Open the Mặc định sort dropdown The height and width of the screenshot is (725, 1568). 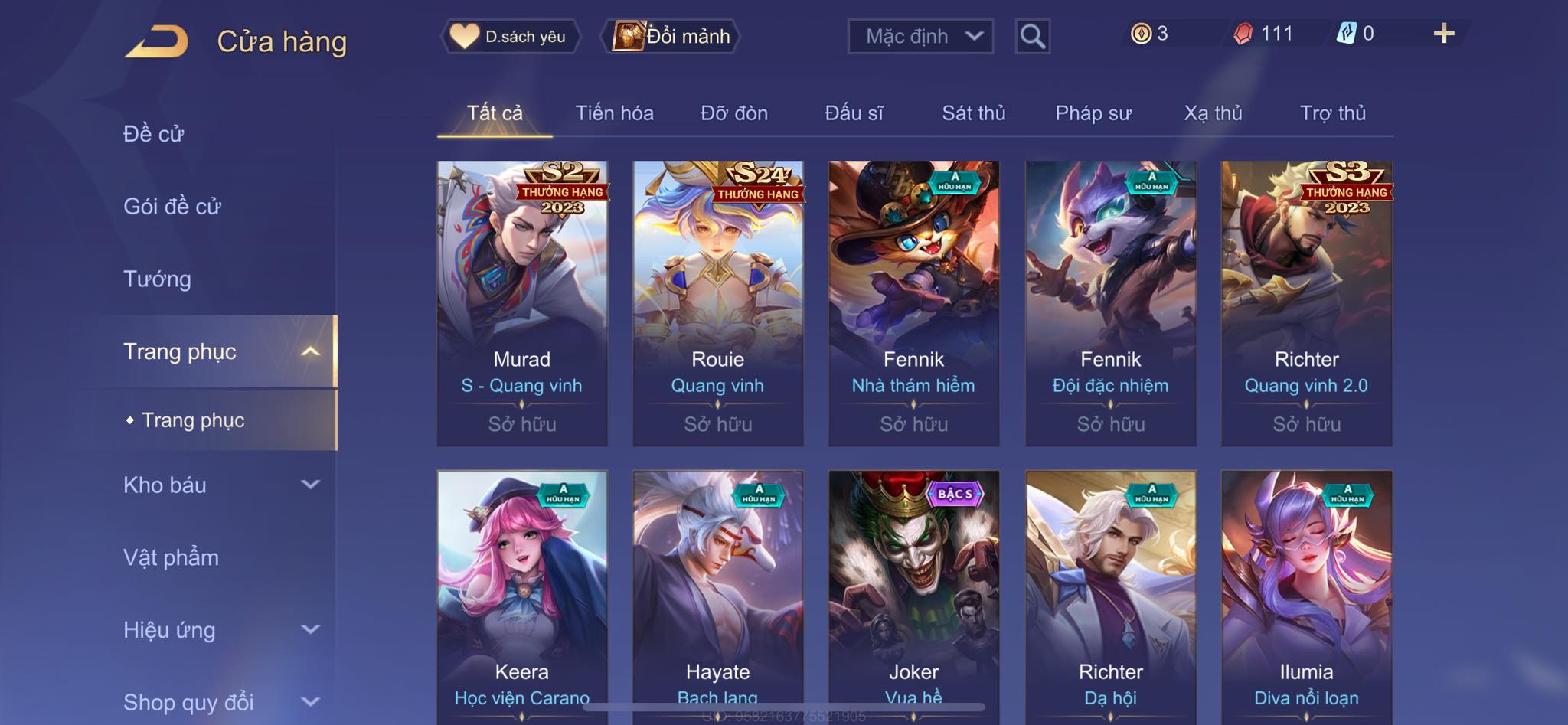pos(920,36)
